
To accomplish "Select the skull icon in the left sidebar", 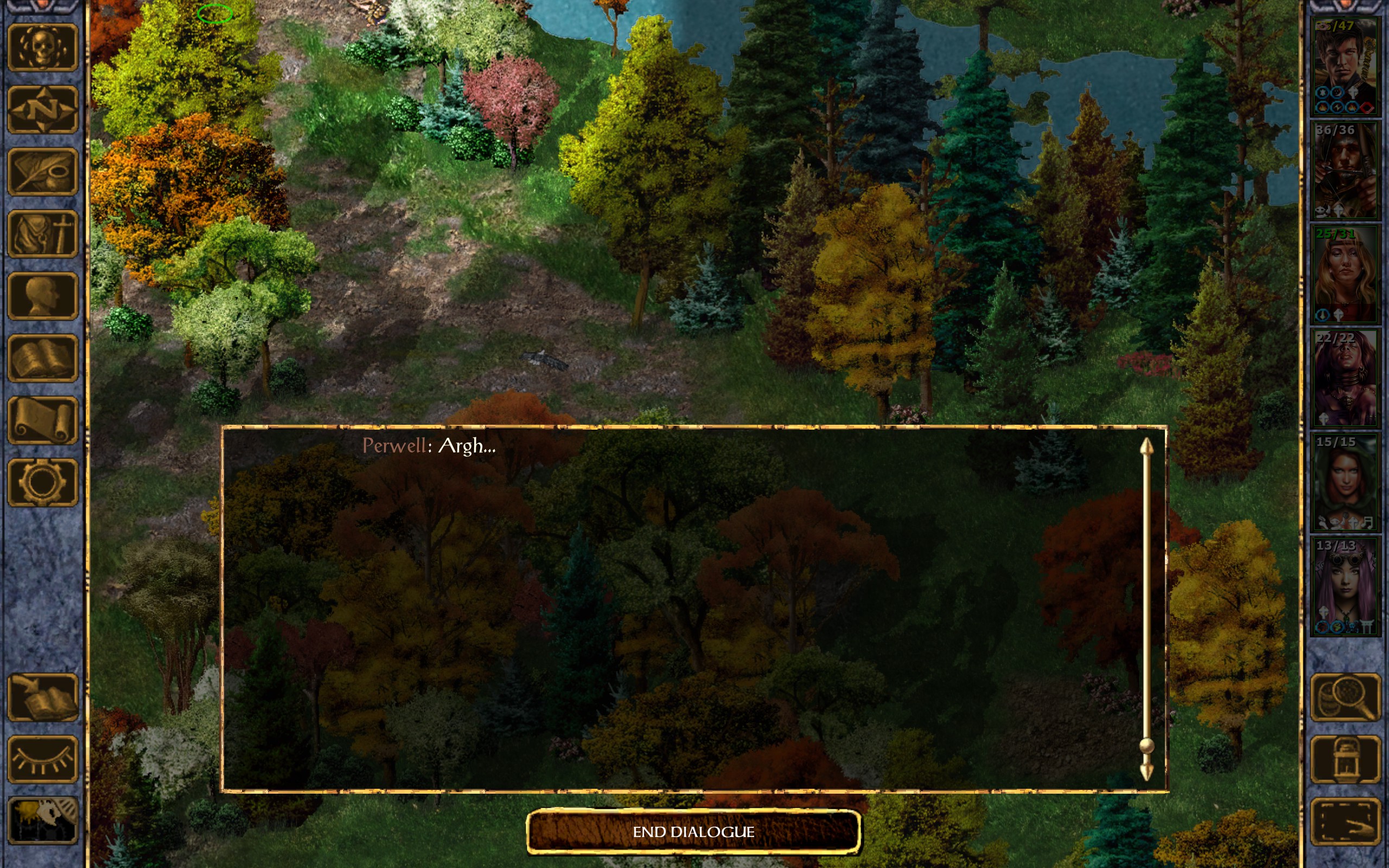I will (x=42, y=48).
